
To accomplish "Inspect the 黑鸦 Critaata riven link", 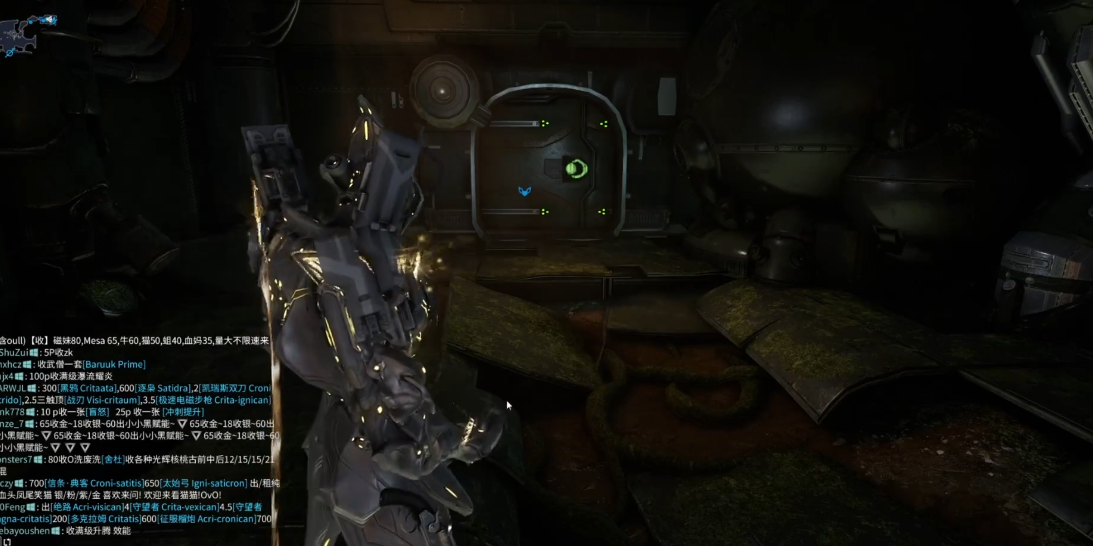I will (87, 388).
